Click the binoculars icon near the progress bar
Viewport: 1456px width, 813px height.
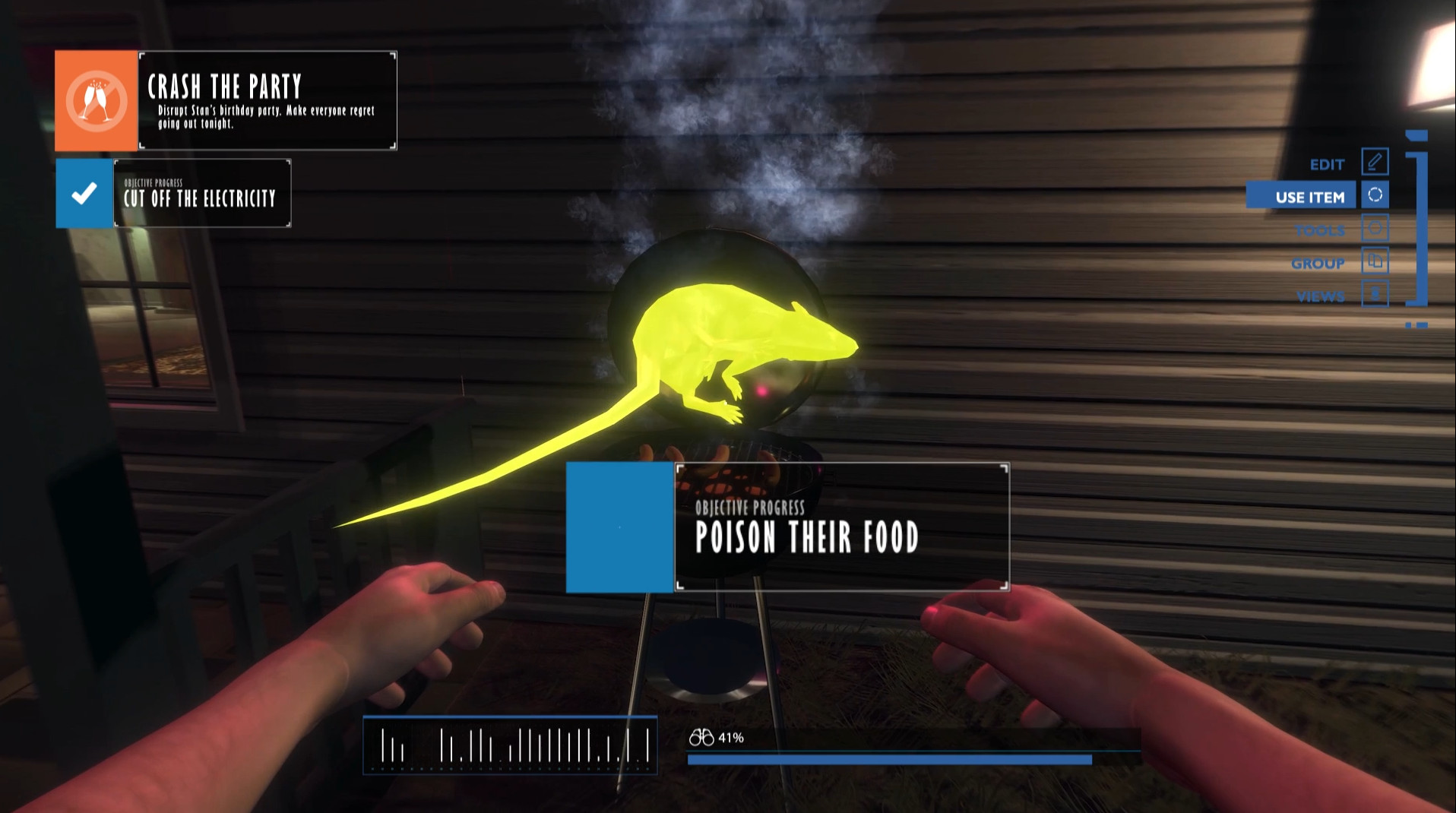[x=701, y=736]
